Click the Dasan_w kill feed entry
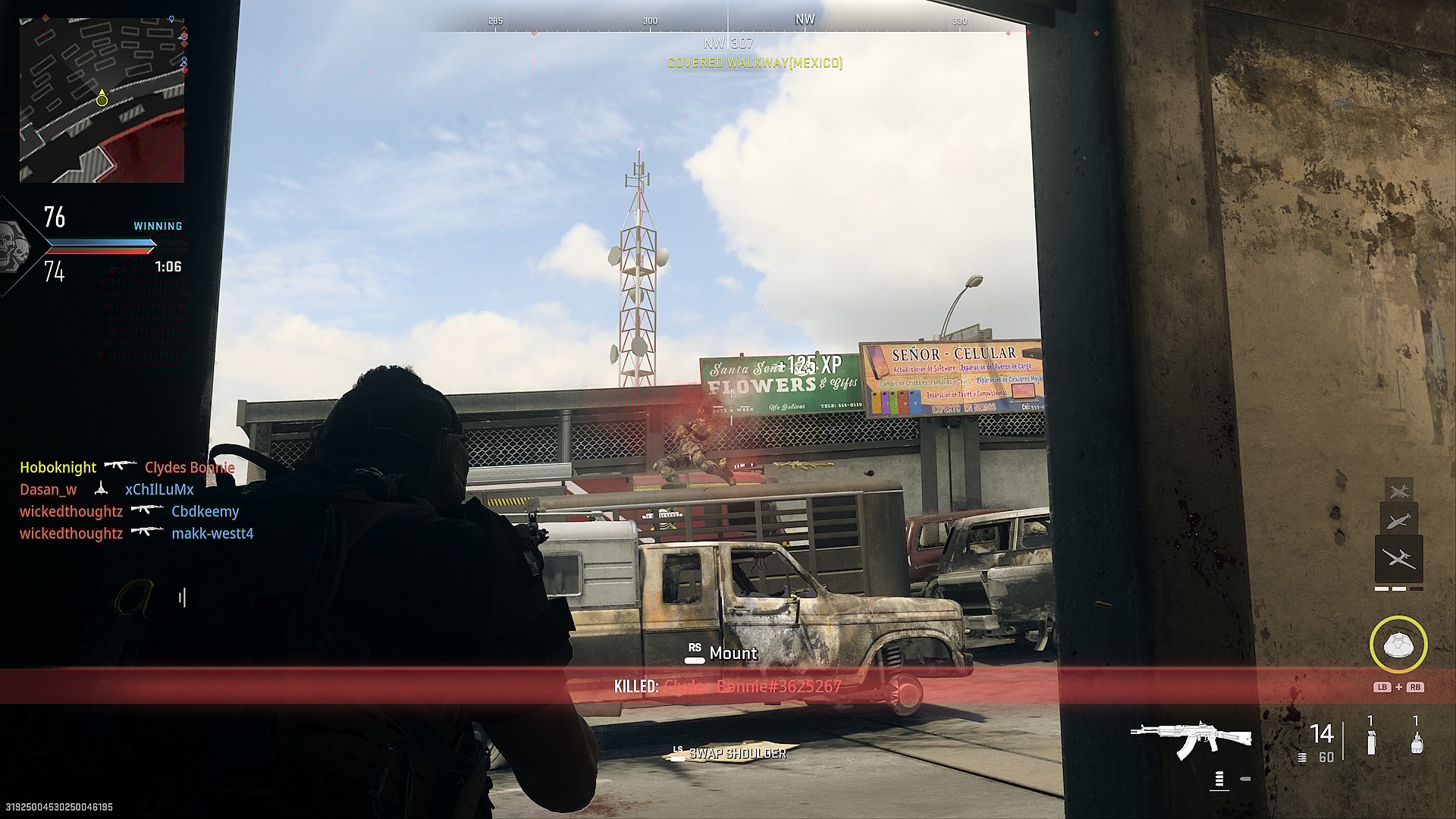This screenshot has width=1456, height=819. (48, 489)
